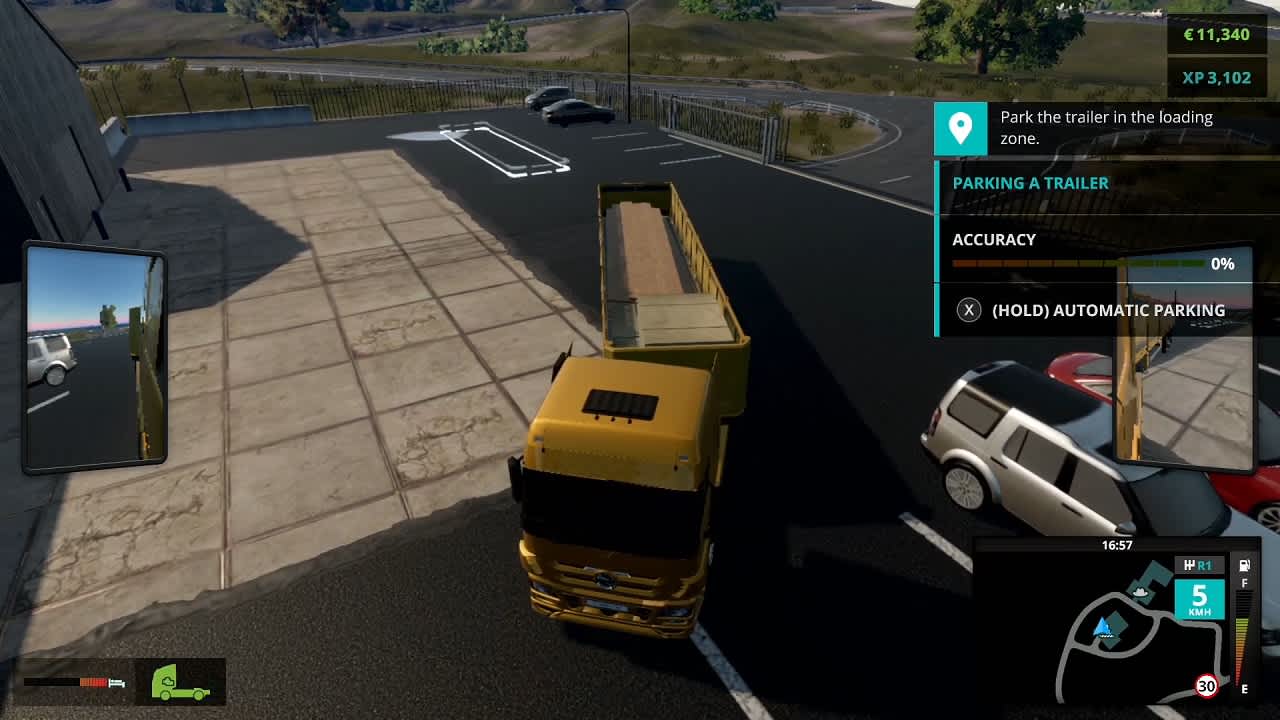Viewport: 1280px width, 720px height.
Task: Click the € 11,340 money display
Action: click(x=1218, y=34)
